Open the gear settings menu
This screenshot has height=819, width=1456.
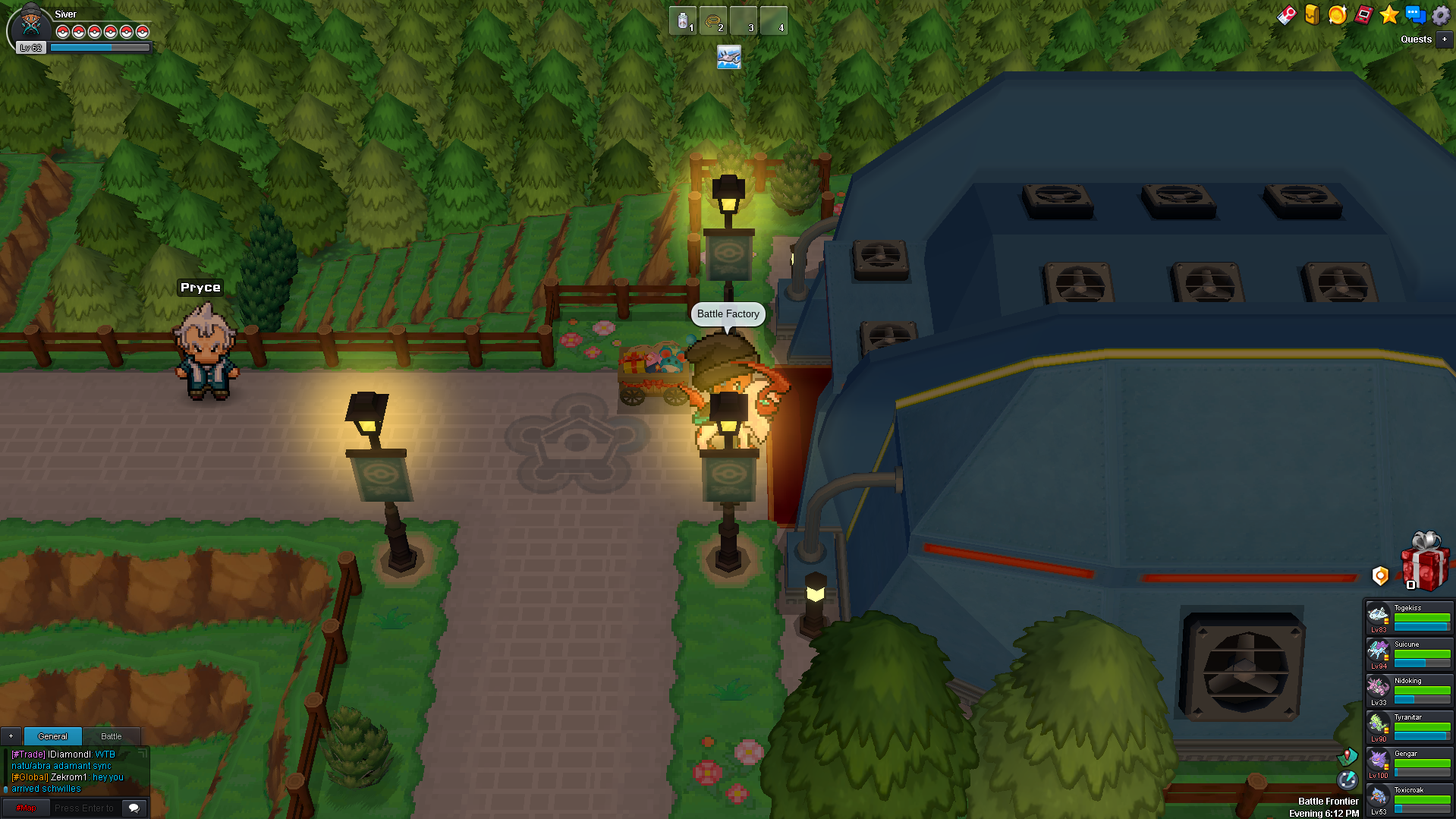1441,15
